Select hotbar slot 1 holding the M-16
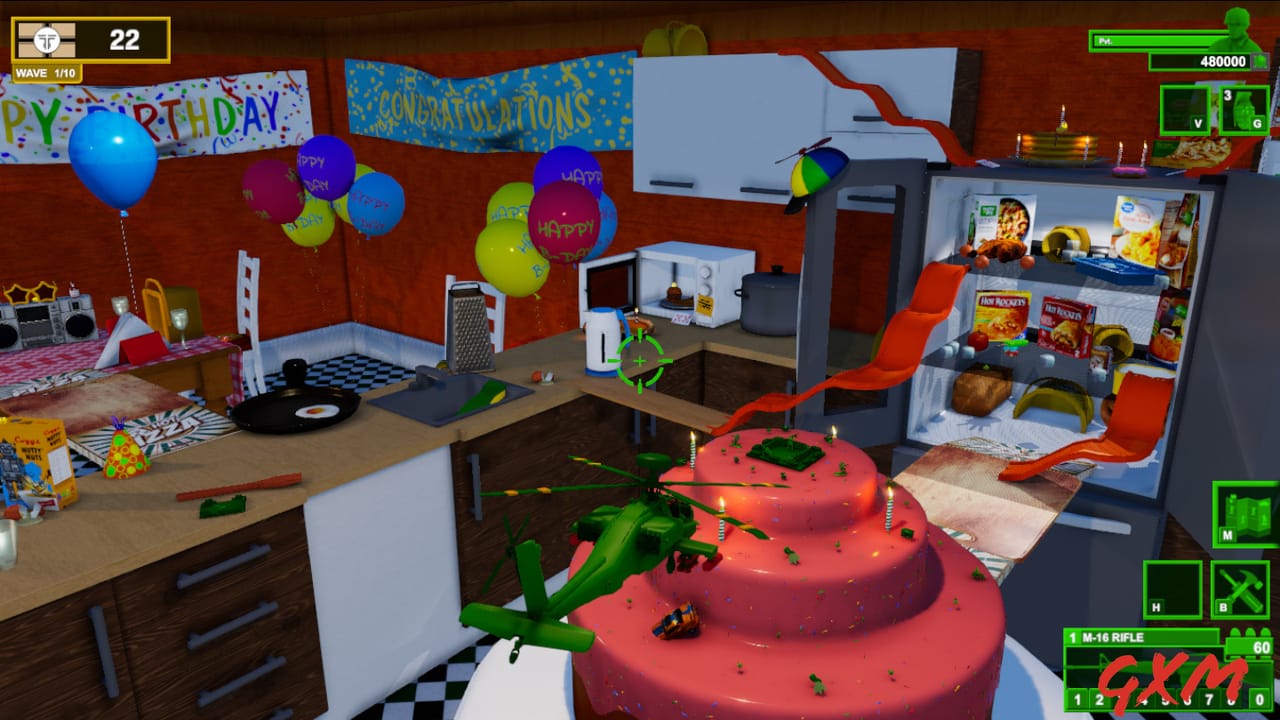The height and width of the screenshot is (720, 1280). pyautogui.click(x=1077, y=700)
